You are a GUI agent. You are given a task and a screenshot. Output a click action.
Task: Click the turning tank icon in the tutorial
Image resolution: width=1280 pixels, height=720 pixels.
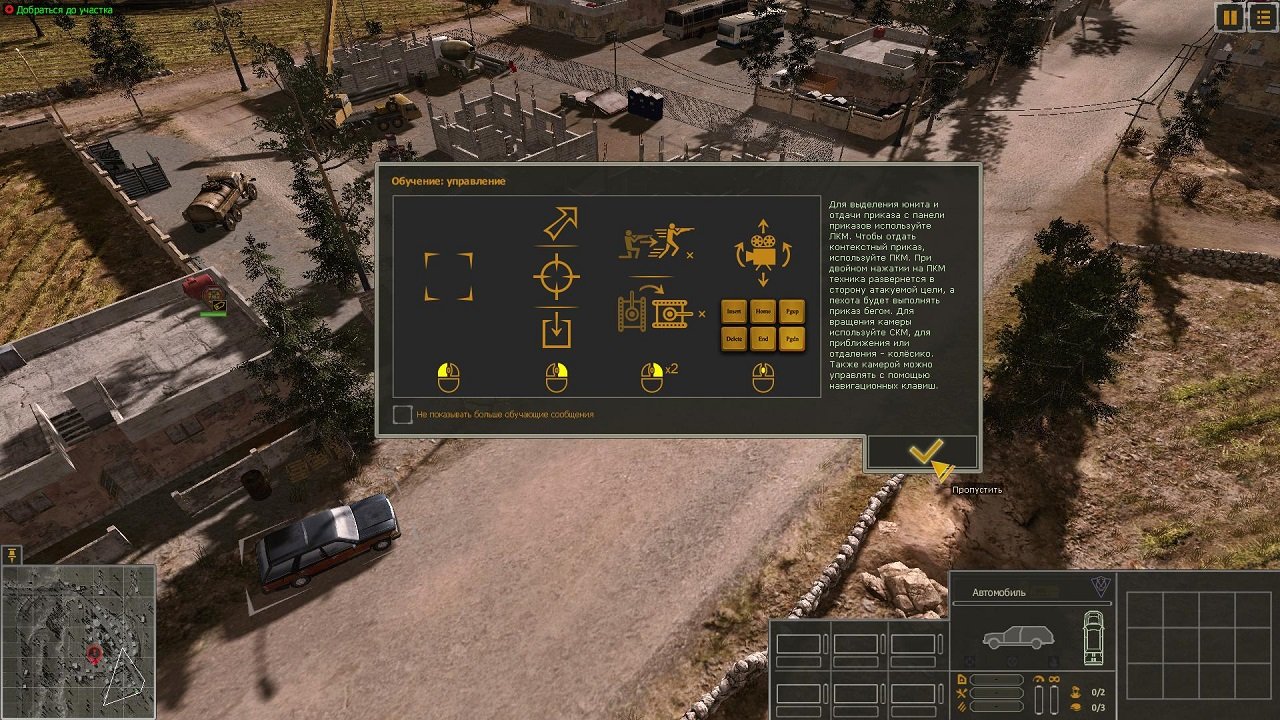point(655,311)
